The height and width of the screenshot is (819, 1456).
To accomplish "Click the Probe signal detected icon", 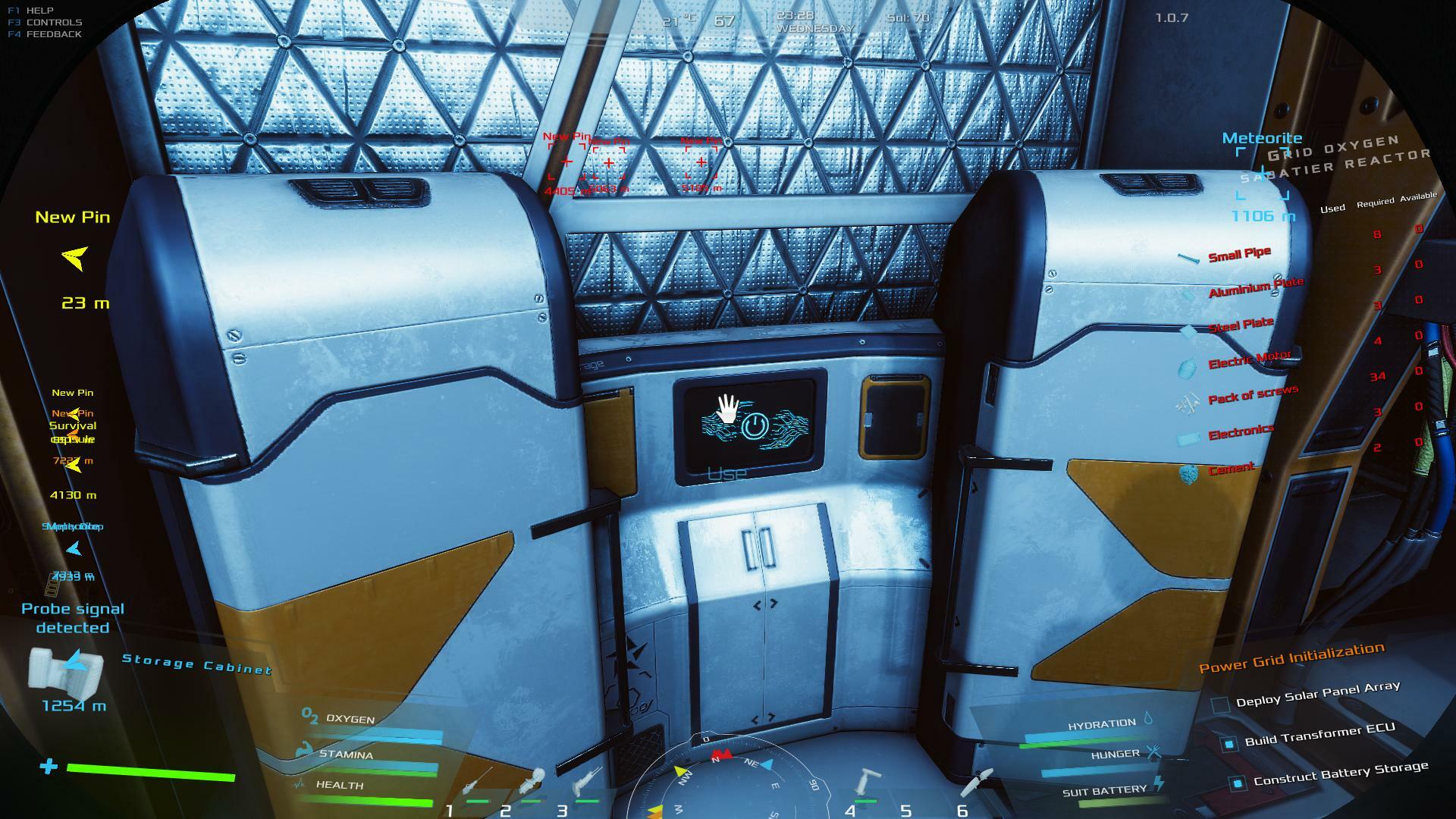I will click(65, 667).
